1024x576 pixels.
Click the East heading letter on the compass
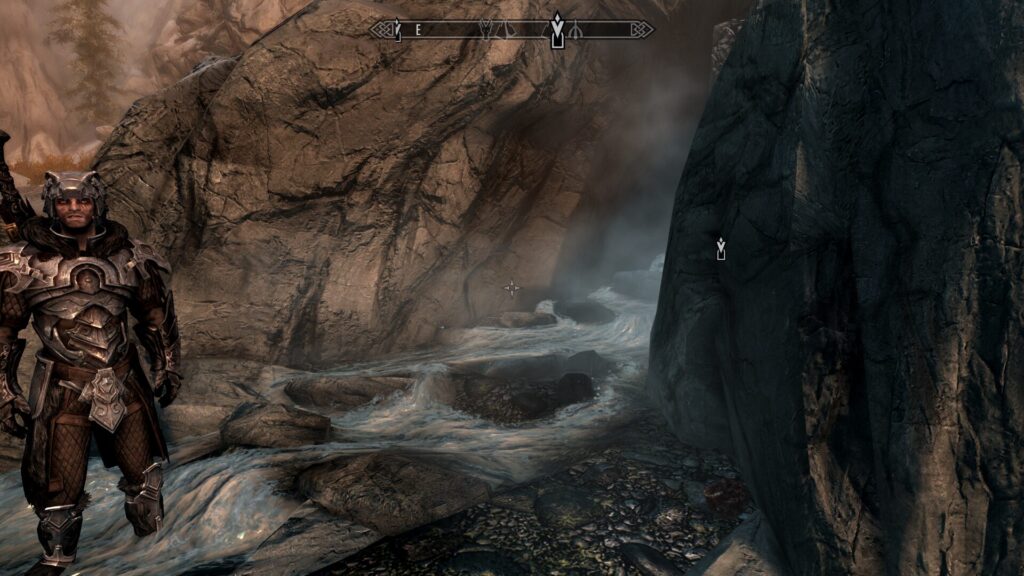(418, 30)
